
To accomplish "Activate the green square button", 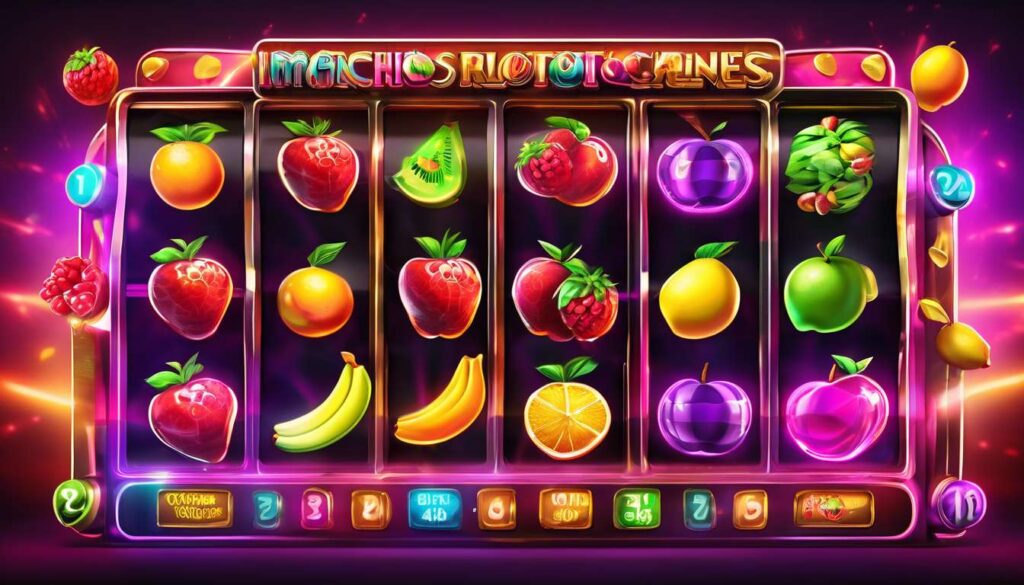I will point(636,509).
